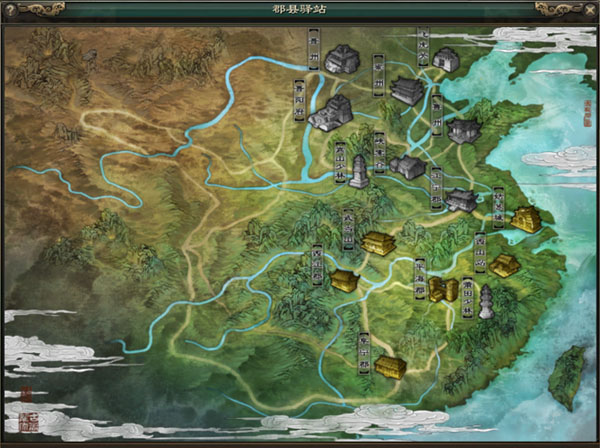The image size is (600, 448).
Task: Select the 莆田少林 pagoda marker
Action: tap(486, 301)
